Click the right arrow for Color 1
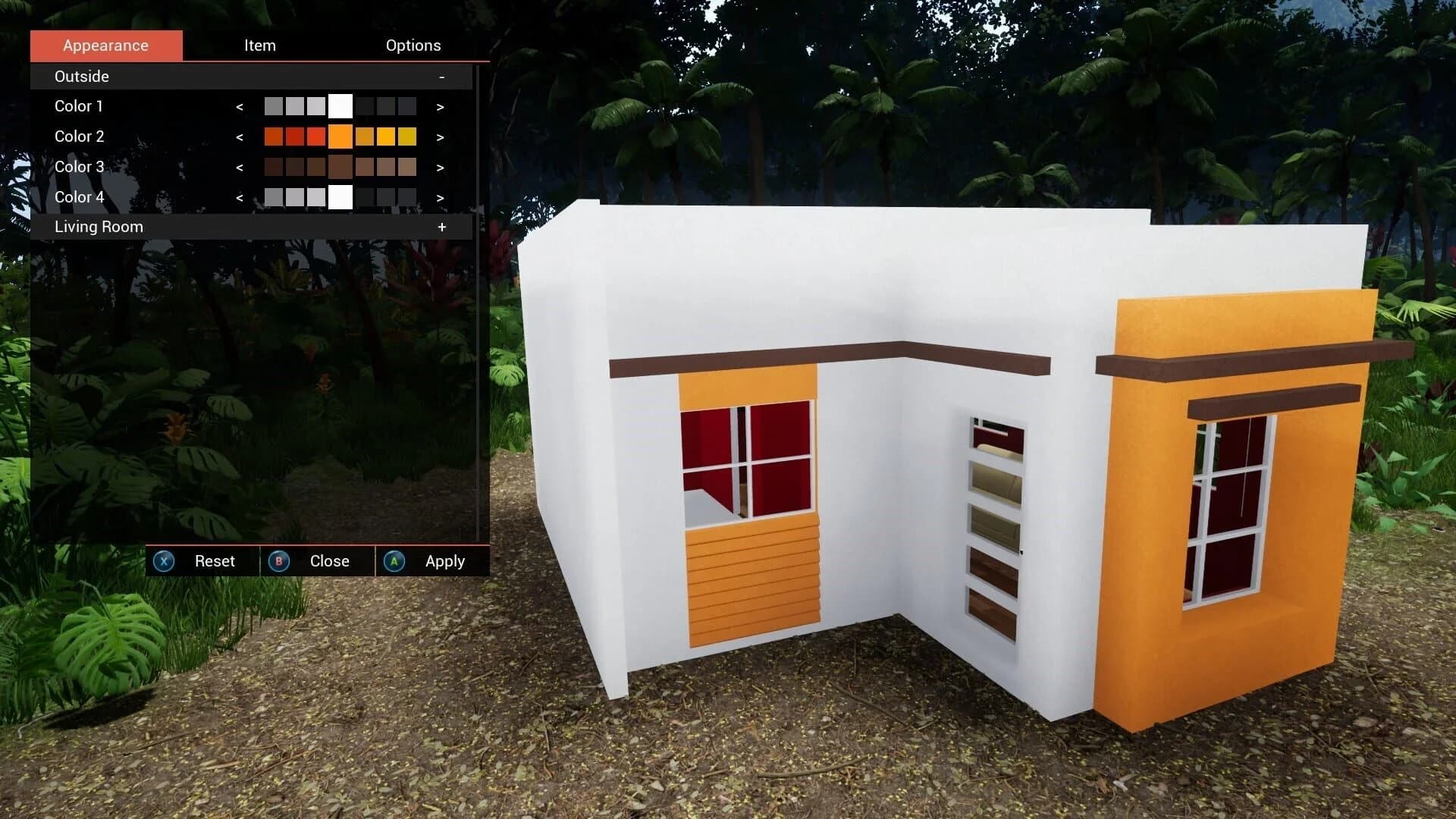 point(440,106)
